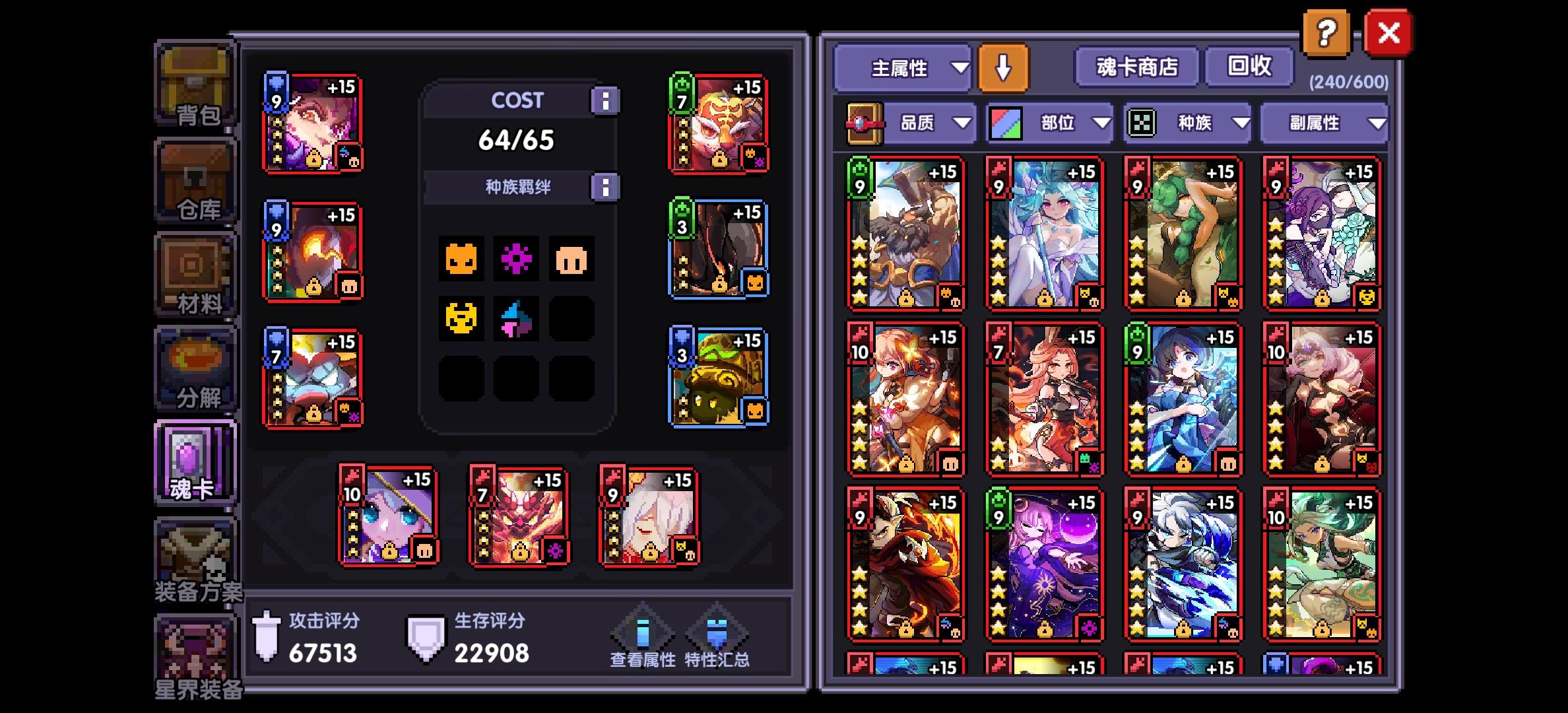The width and height of the screenshot is (1568, 713).
Task: Open the 魂卡商店 soul card shop
Action: point(1134,68)
